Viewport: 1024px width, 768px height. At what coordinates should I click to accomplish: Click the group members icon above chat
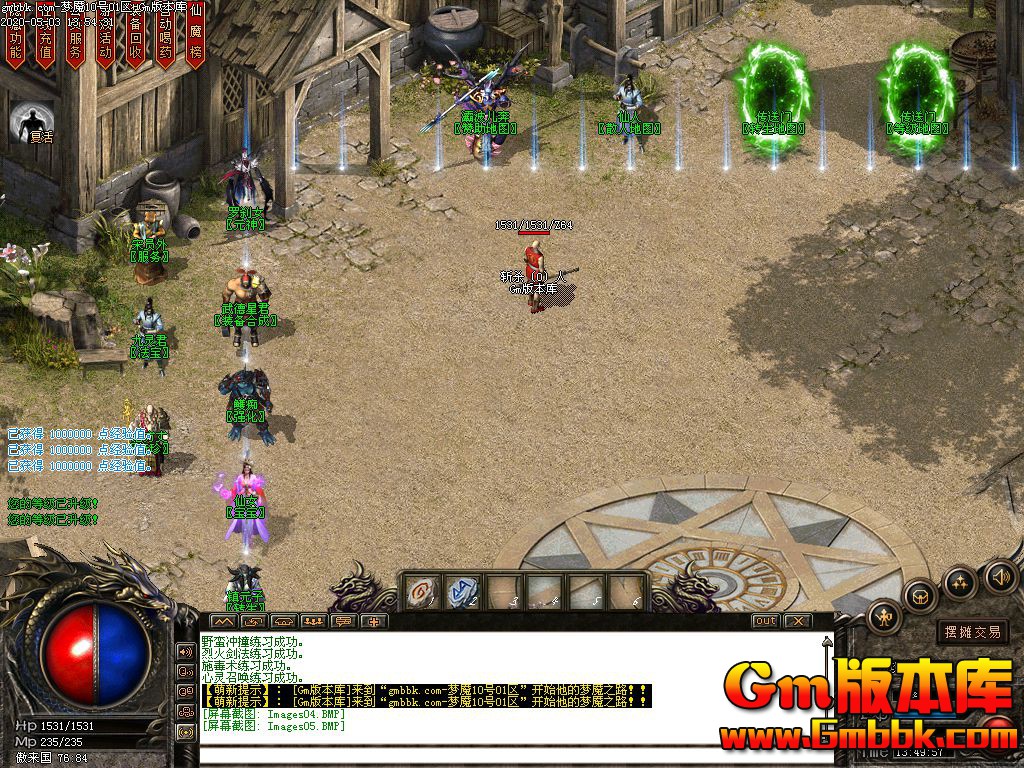point(313,621)
